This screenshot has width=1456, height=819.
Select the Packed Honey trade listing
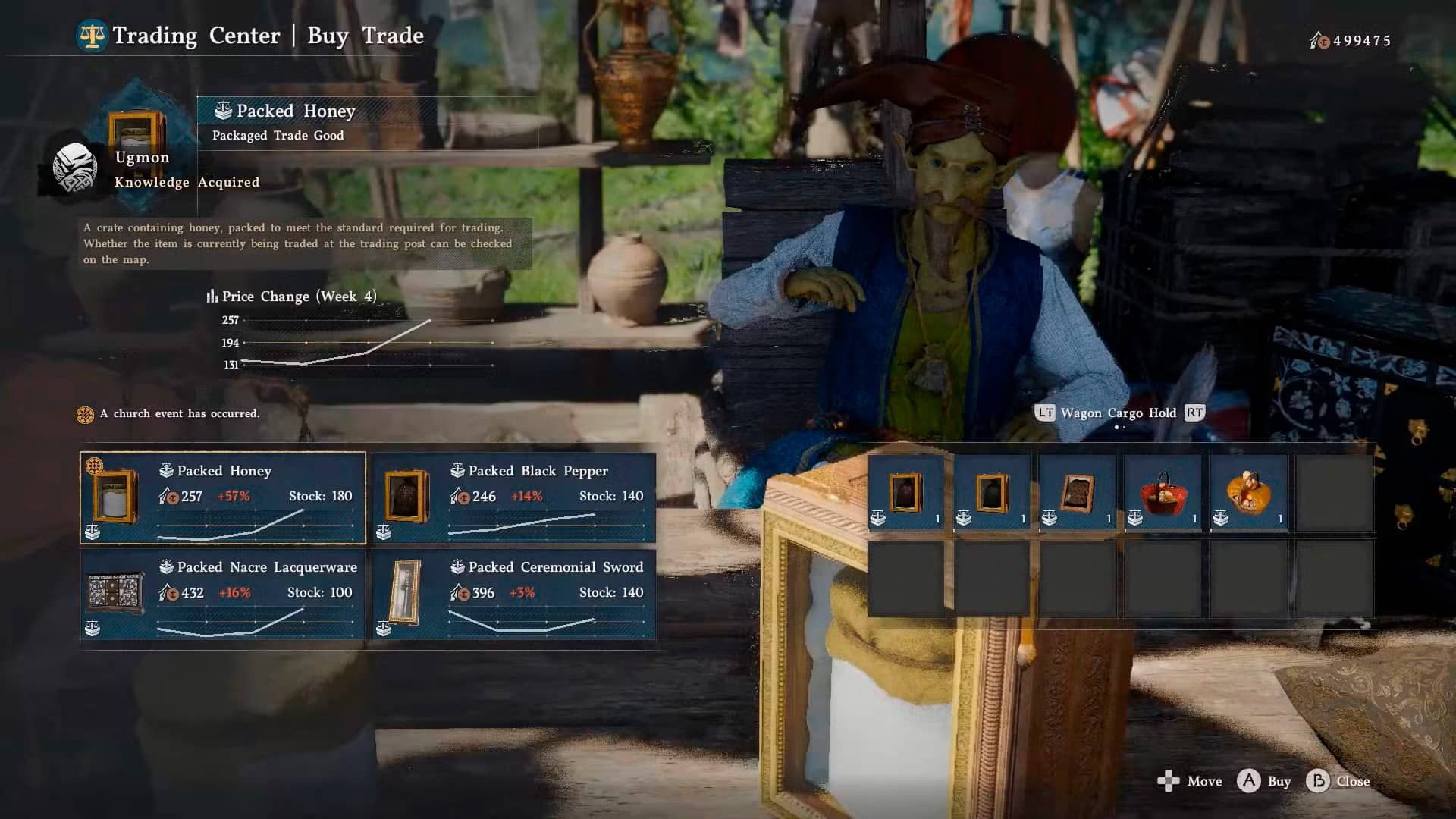[x=223, y=498]
